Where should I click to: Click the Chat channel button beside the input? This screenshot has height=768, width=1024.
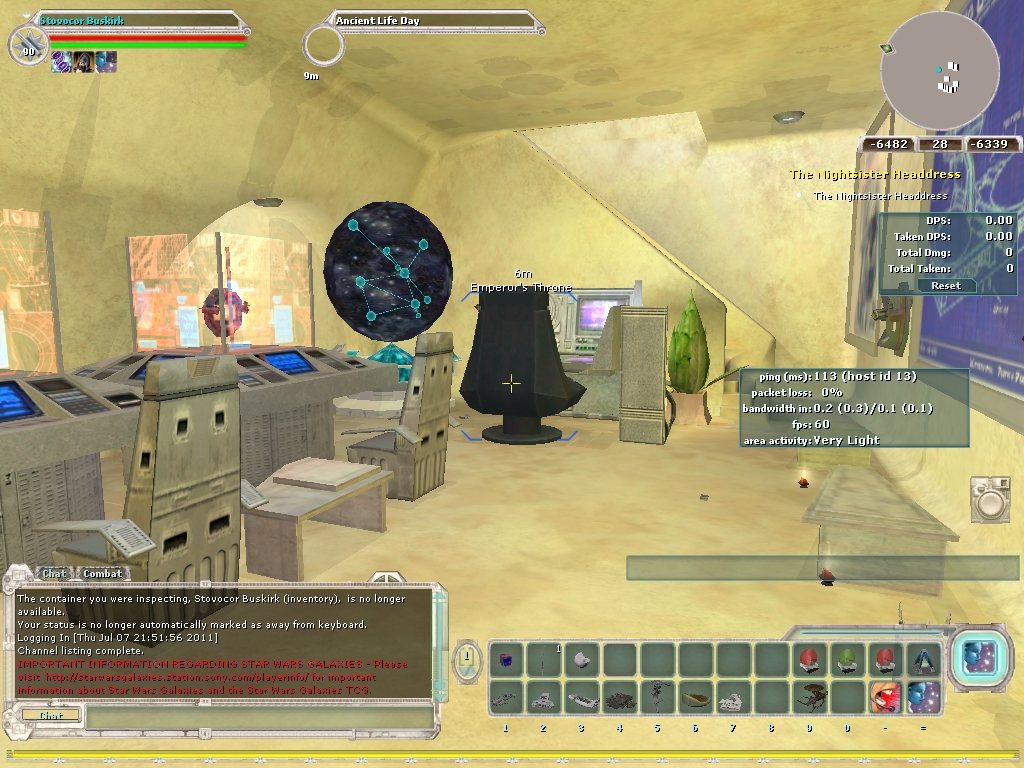click(x=50, y=716)
